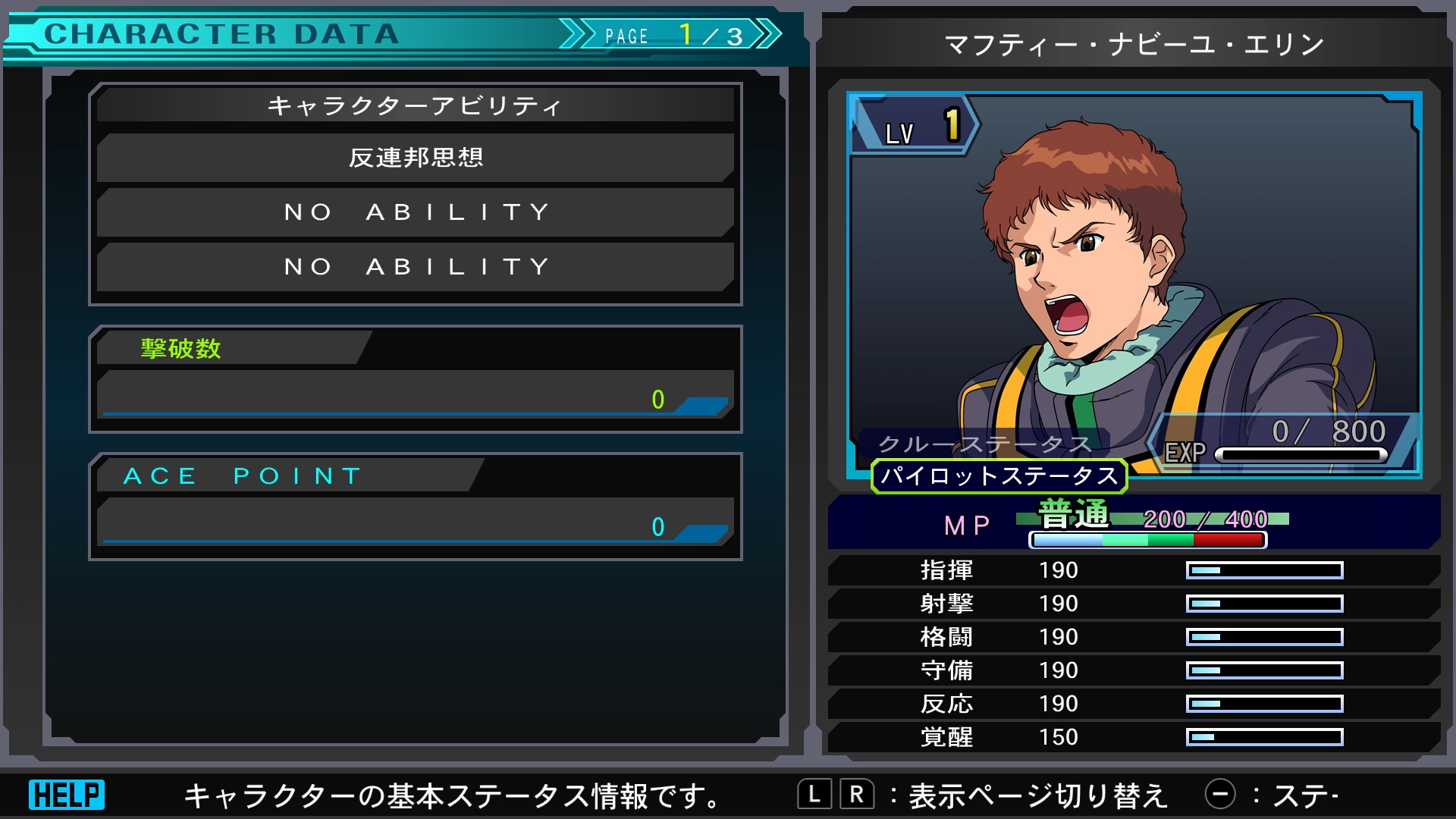Image resolution: width=1456 pixels, height=819 pixels.
Task: Open the HELP button
Action: (x=67, y=795)
